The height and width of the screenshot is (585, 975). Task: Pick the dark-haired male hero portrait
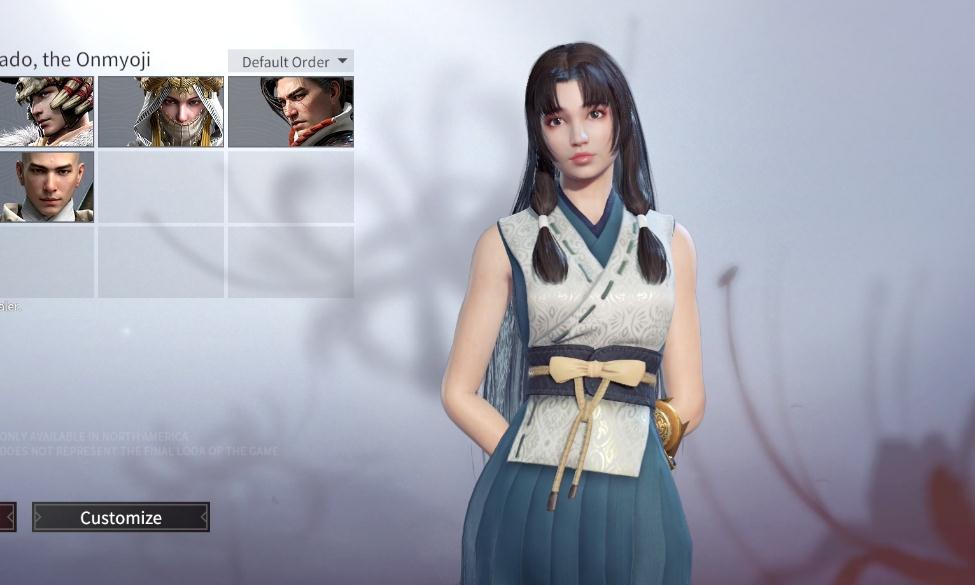point(291,112)
